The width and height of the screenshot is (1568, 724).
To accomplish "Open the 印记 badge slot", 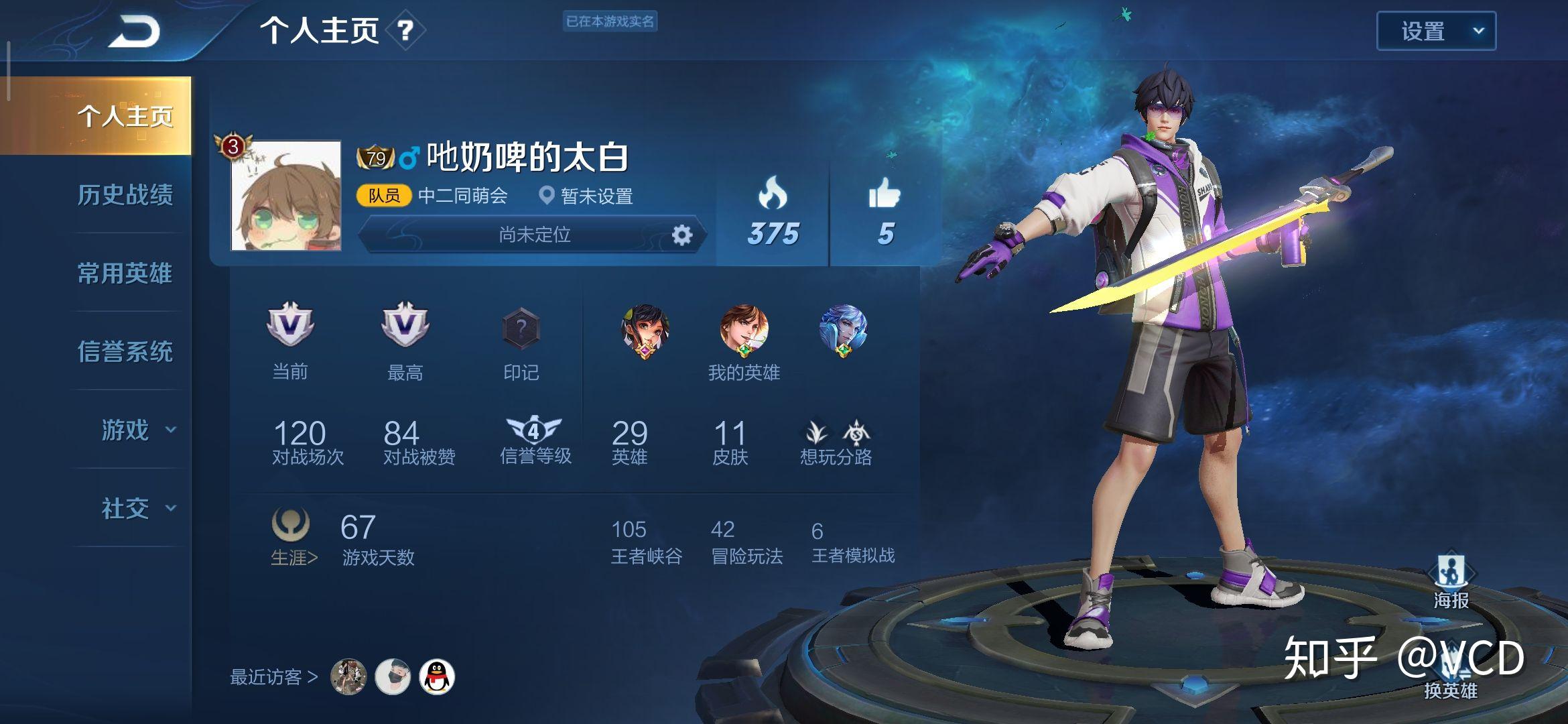I will (x=521, y=330).
